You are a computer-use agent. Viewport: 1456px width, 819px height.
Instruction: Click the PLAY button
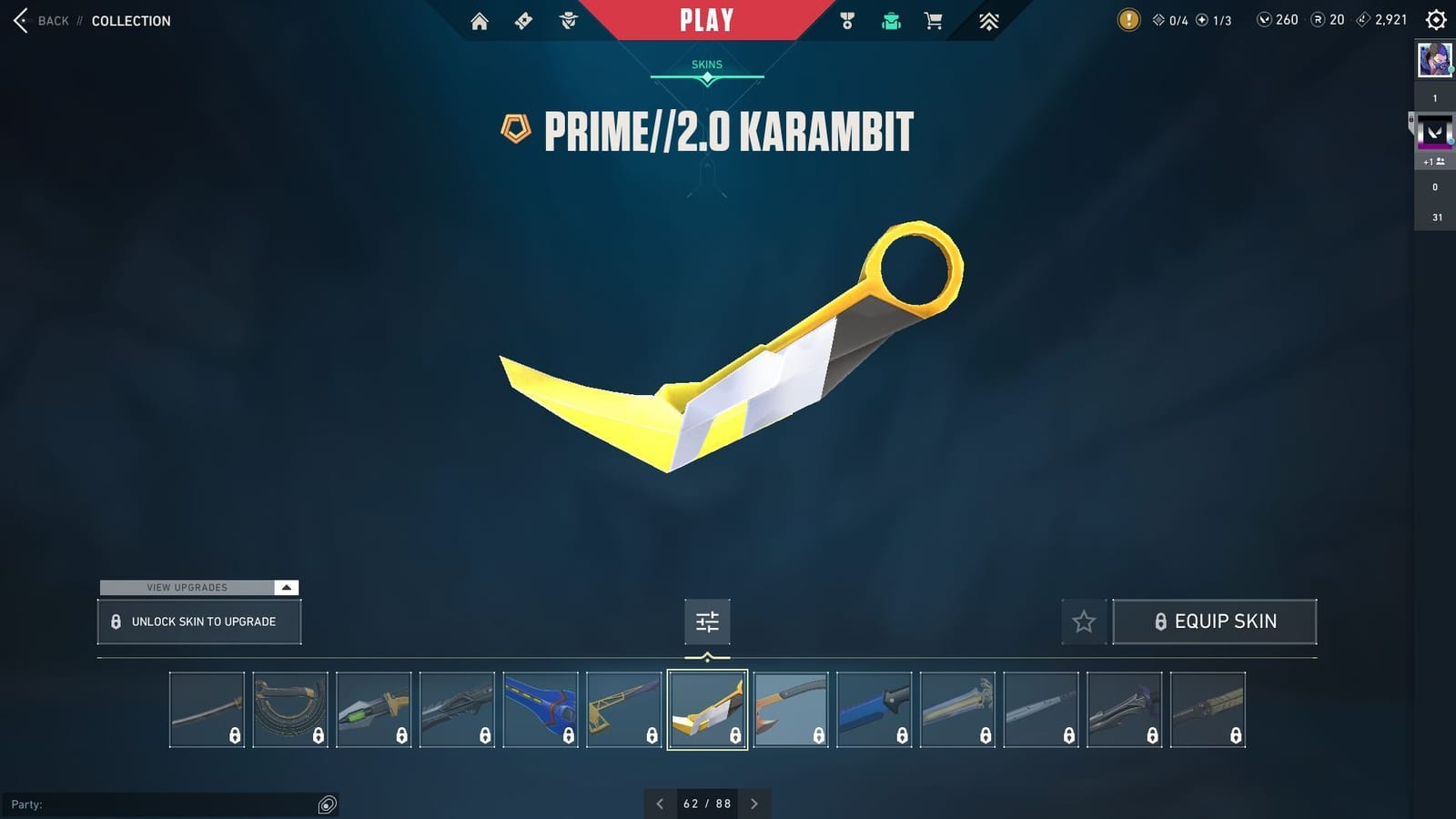[x=705, y=19]
